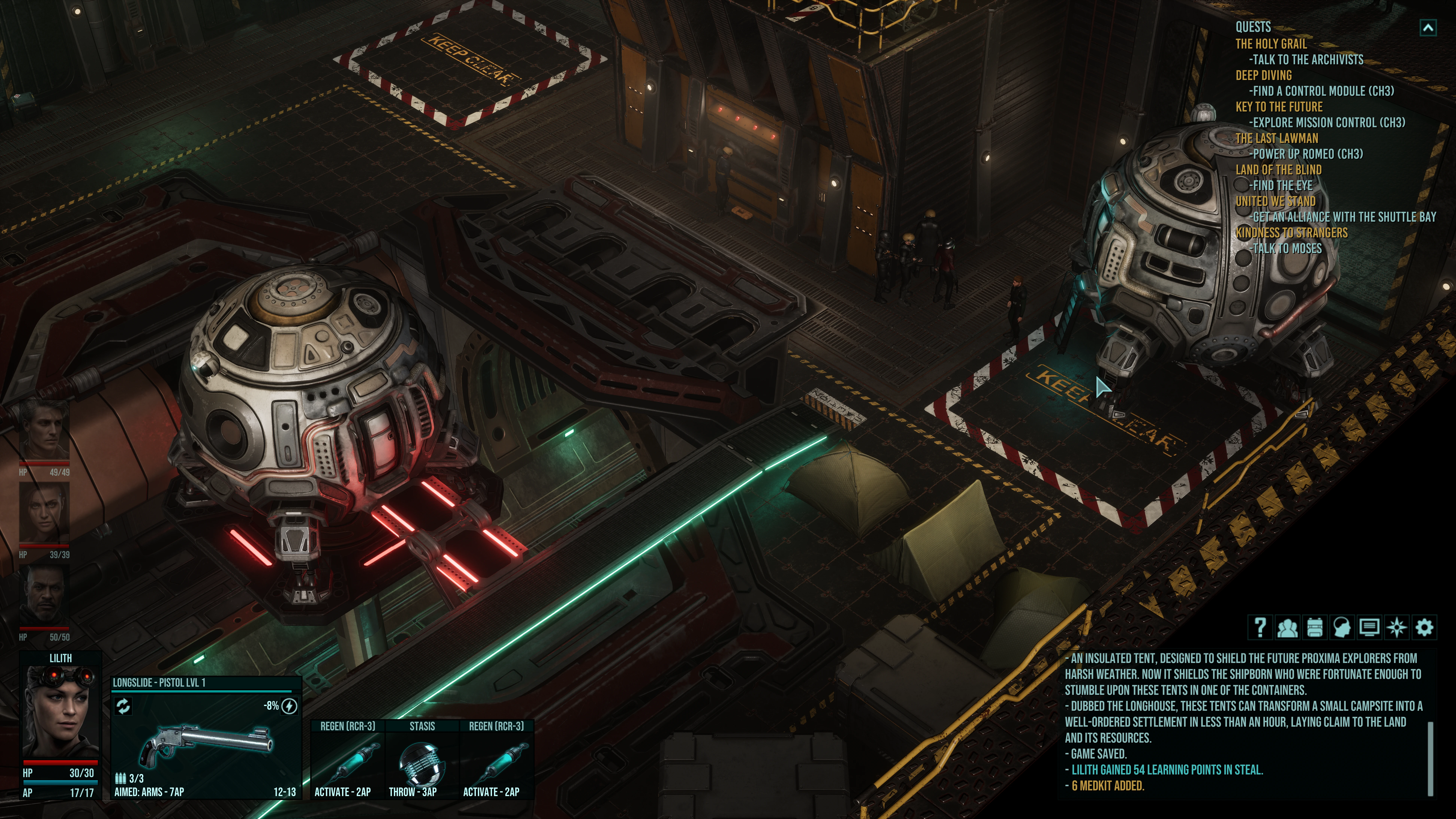Click the weapon swap arrows icon

tap(123, 706)
